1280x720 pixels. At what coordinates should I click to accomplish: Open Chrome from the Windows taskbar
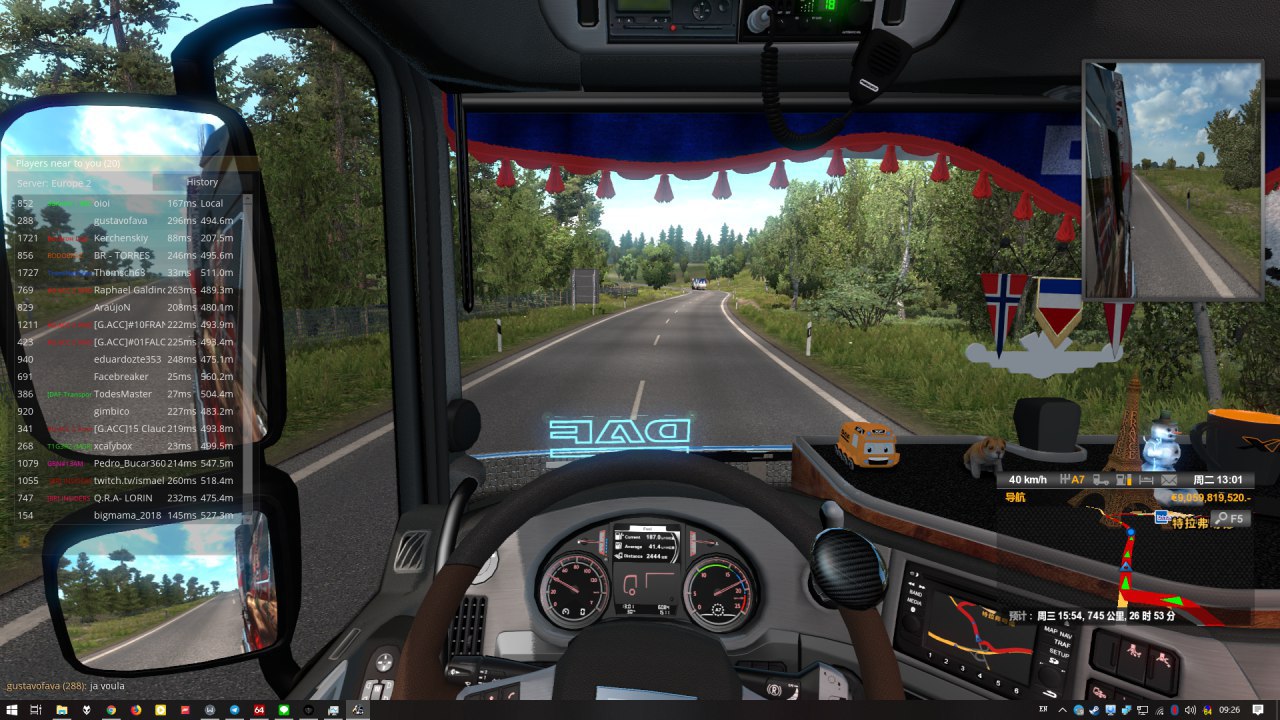(x=111, y=709)
